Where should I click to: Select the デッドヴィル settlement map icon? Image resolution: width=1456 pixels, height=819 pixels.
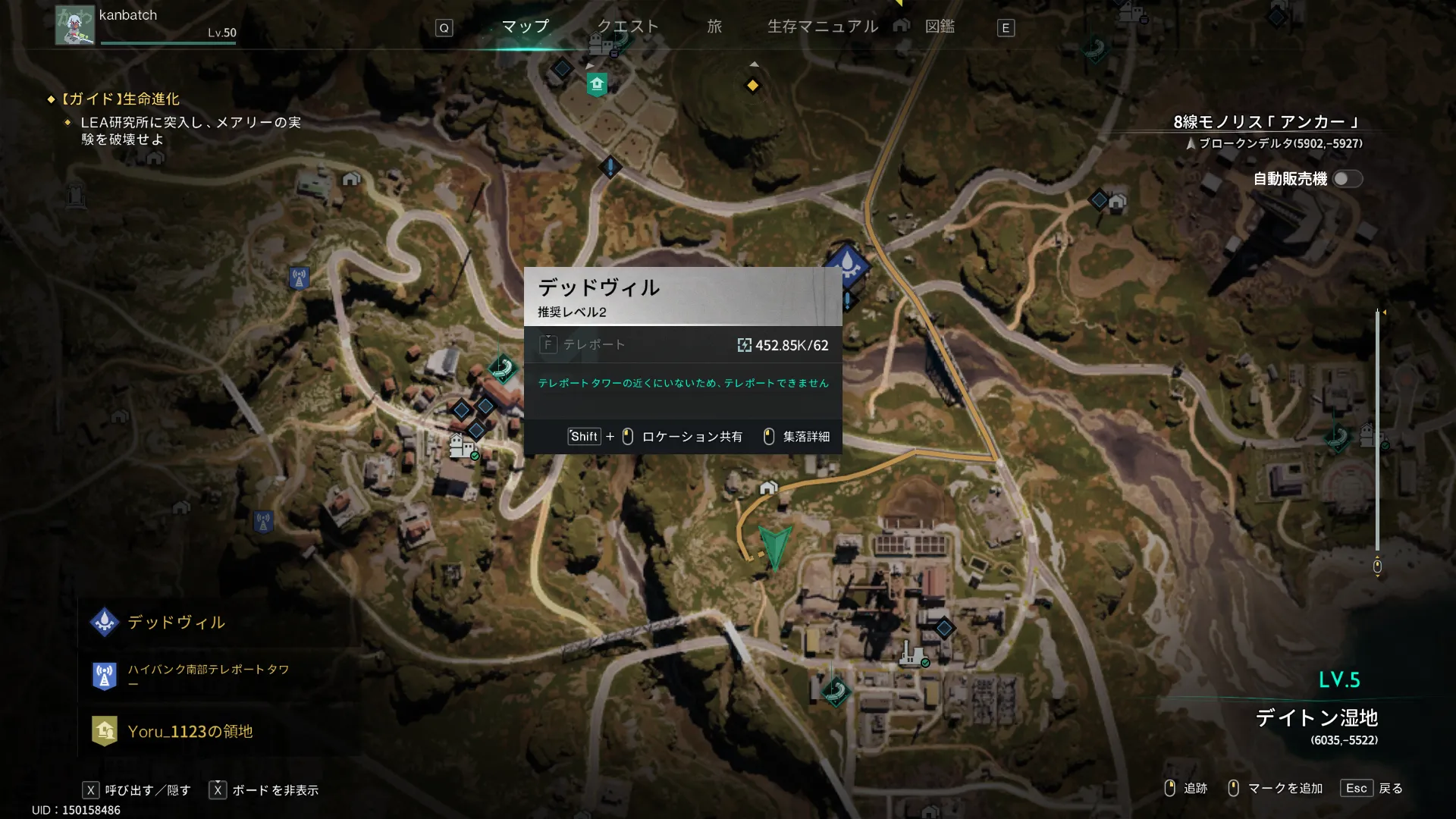coord(847,264)
